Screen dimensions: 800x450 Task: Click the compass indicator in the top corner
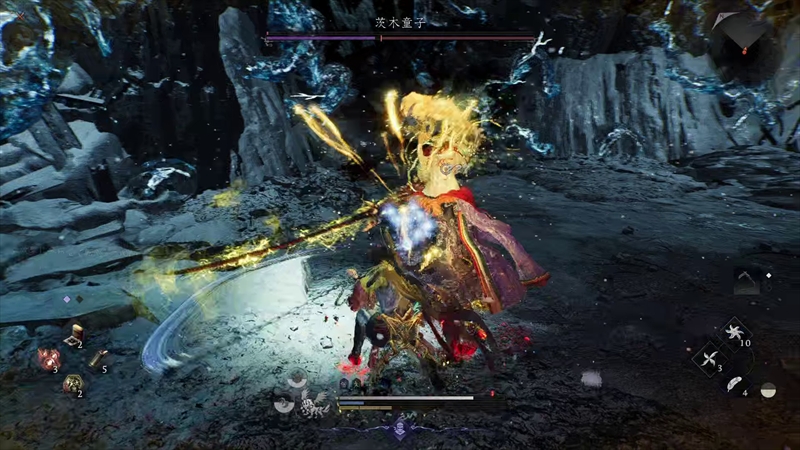(x=743, y=30)
